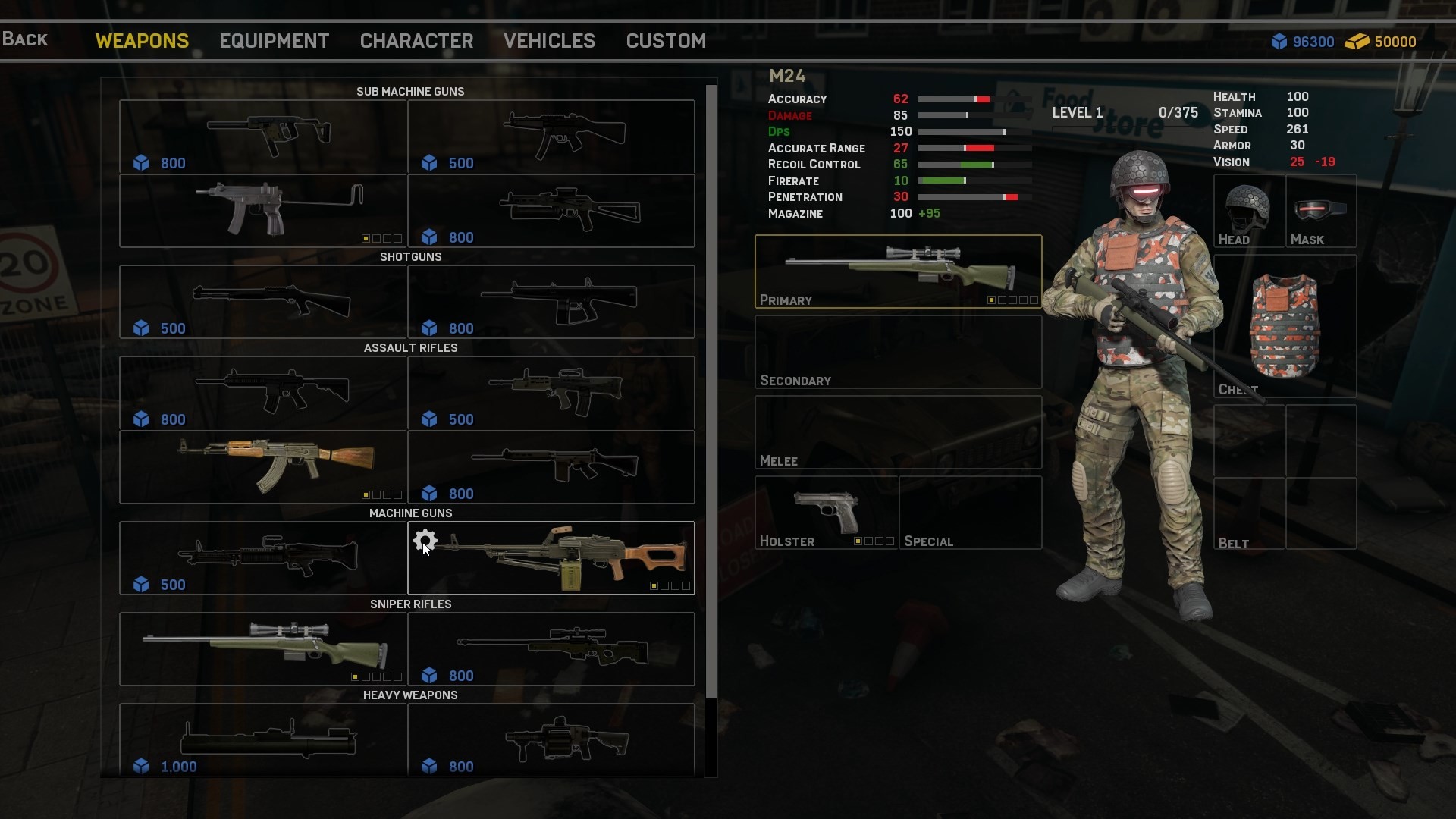
Task: Open the Chest armor vest slot
Action: 1285,326
